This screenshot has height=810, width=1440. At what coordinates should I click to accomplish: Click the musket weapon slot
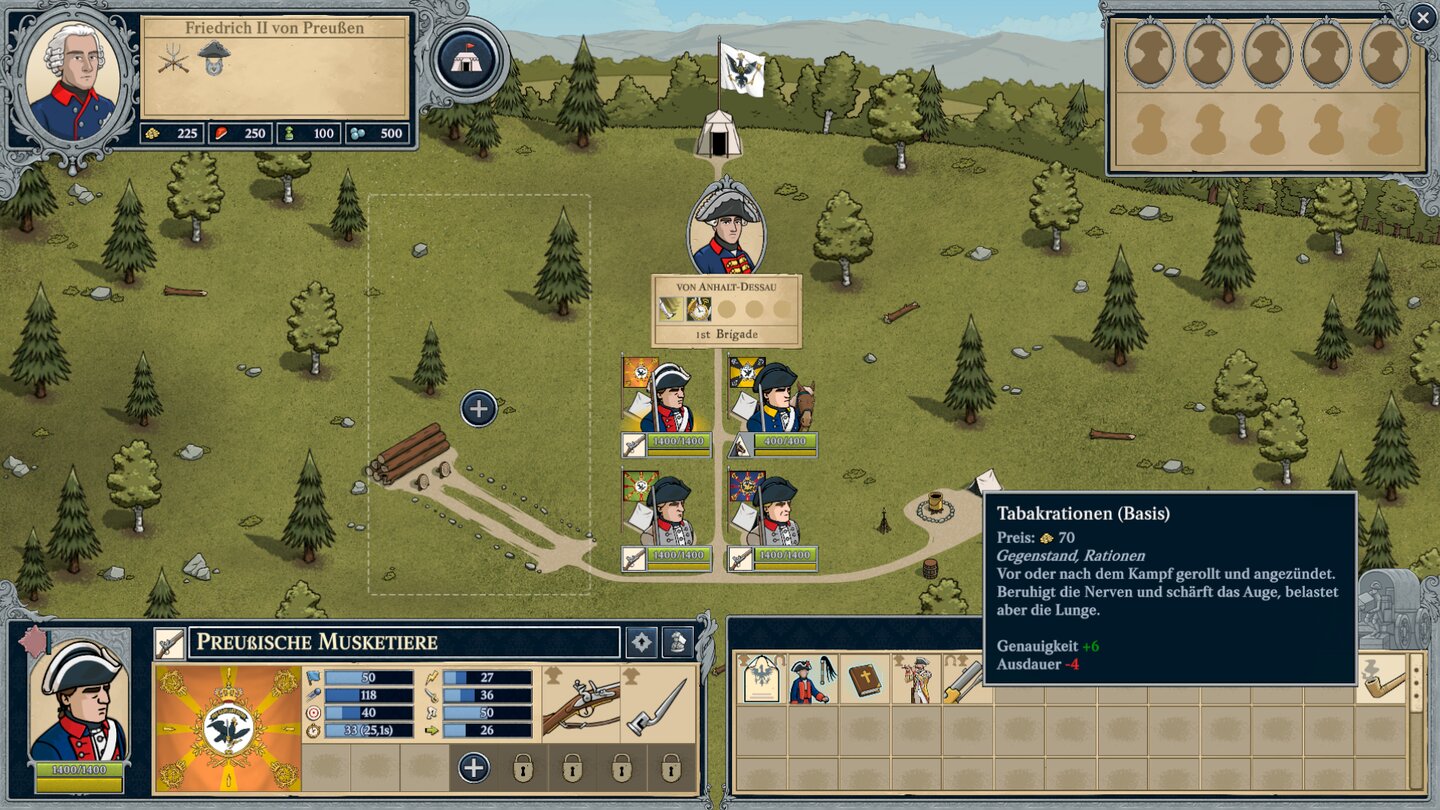pos(581,707)
